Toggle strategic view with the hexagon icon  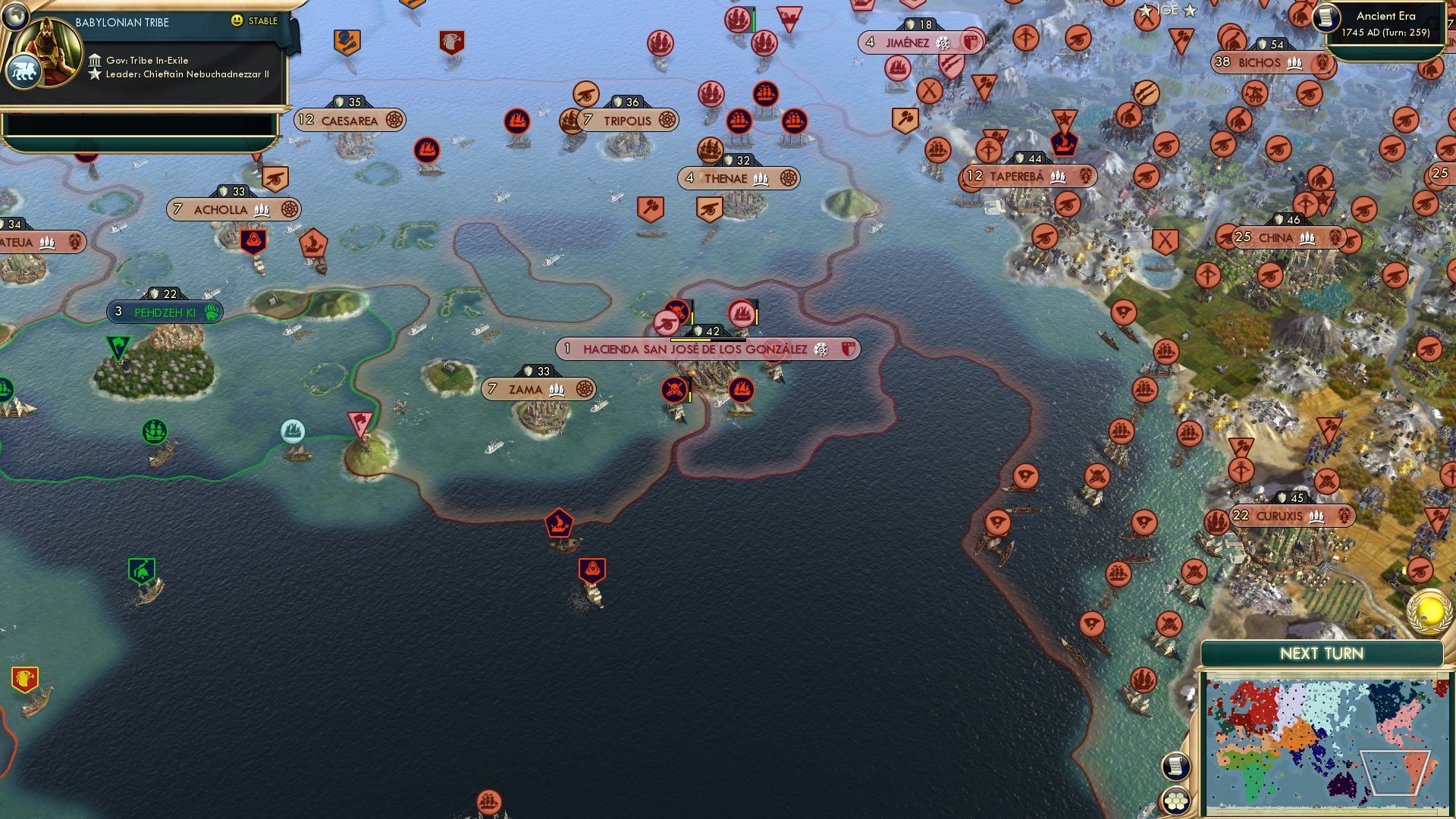1176,799
